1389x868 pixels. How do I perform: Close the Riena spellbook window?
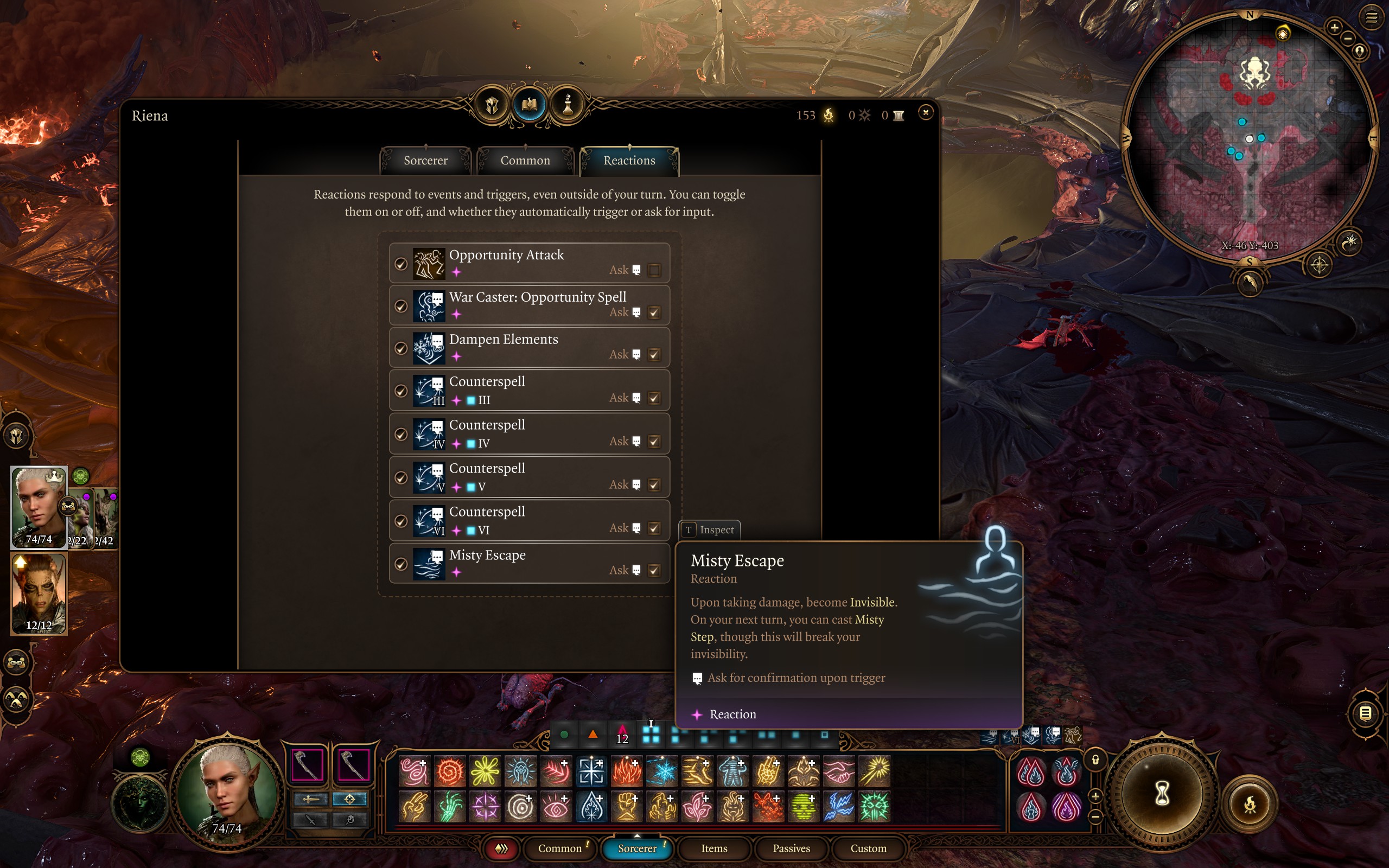(x=925, y=113)
